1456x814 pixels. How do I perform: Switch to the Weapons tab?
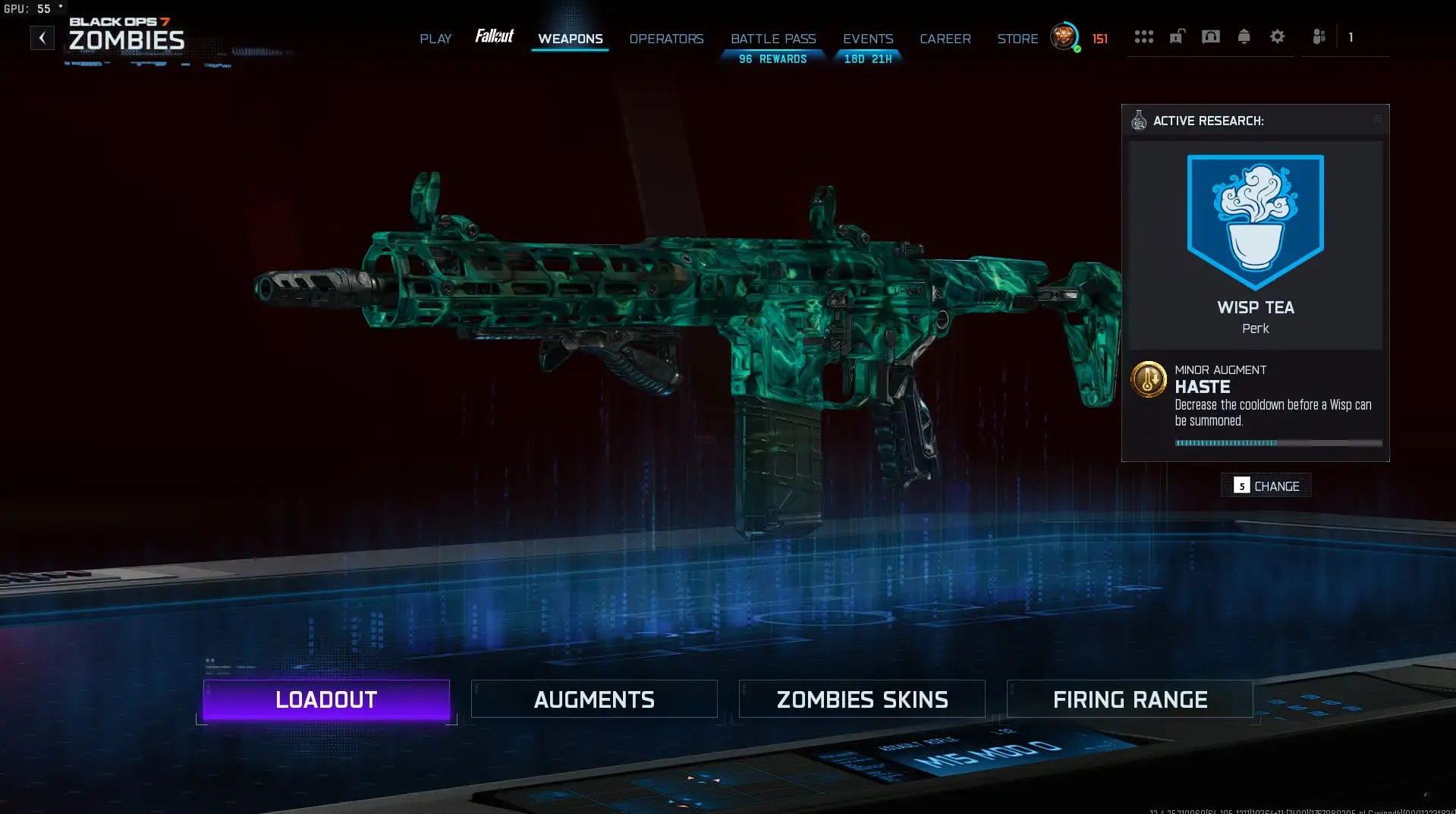pyautogui.click(x=570, y=38)
